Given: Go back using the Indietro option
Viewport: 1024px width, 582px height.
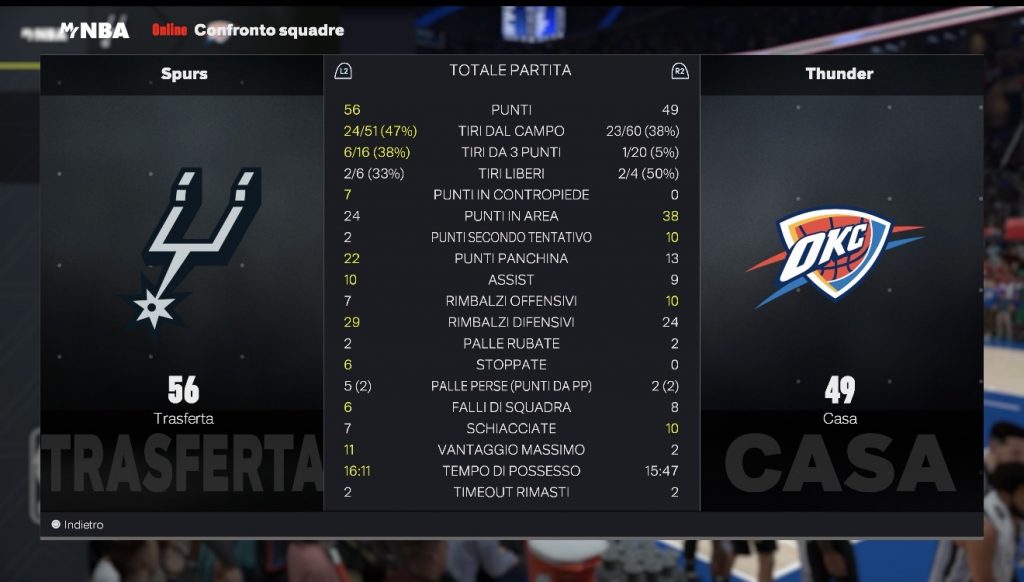Looking at the screenshot, I should [78, 525].
